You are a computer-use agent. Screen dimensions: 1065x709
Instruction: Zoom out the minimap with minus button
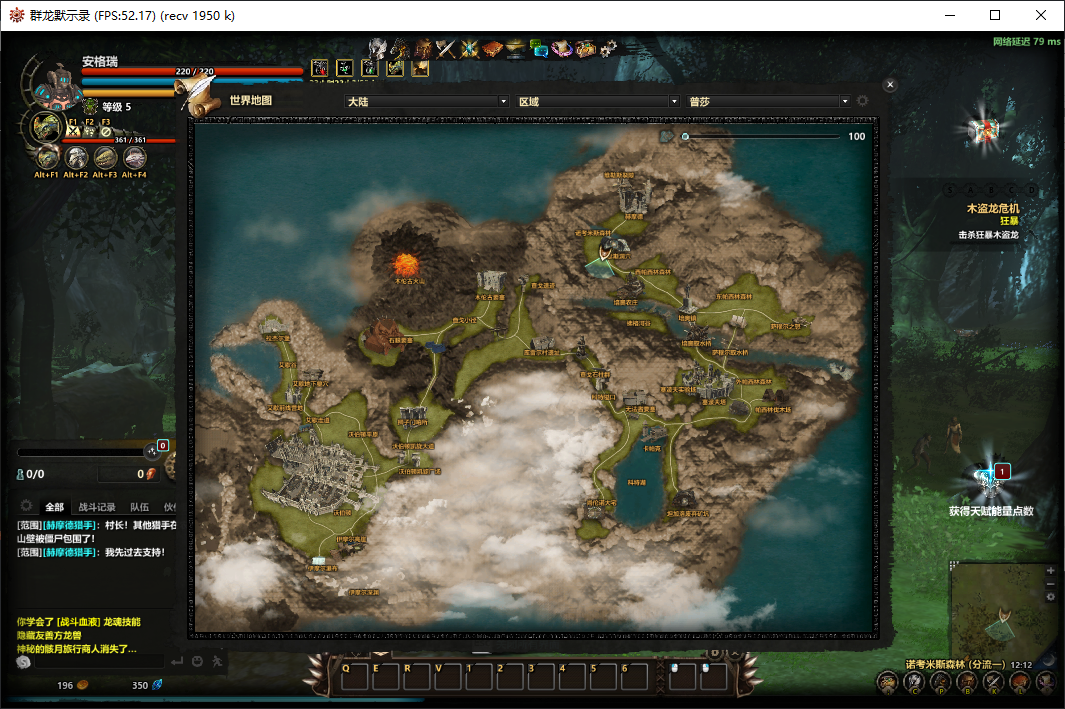[1050, 583]
